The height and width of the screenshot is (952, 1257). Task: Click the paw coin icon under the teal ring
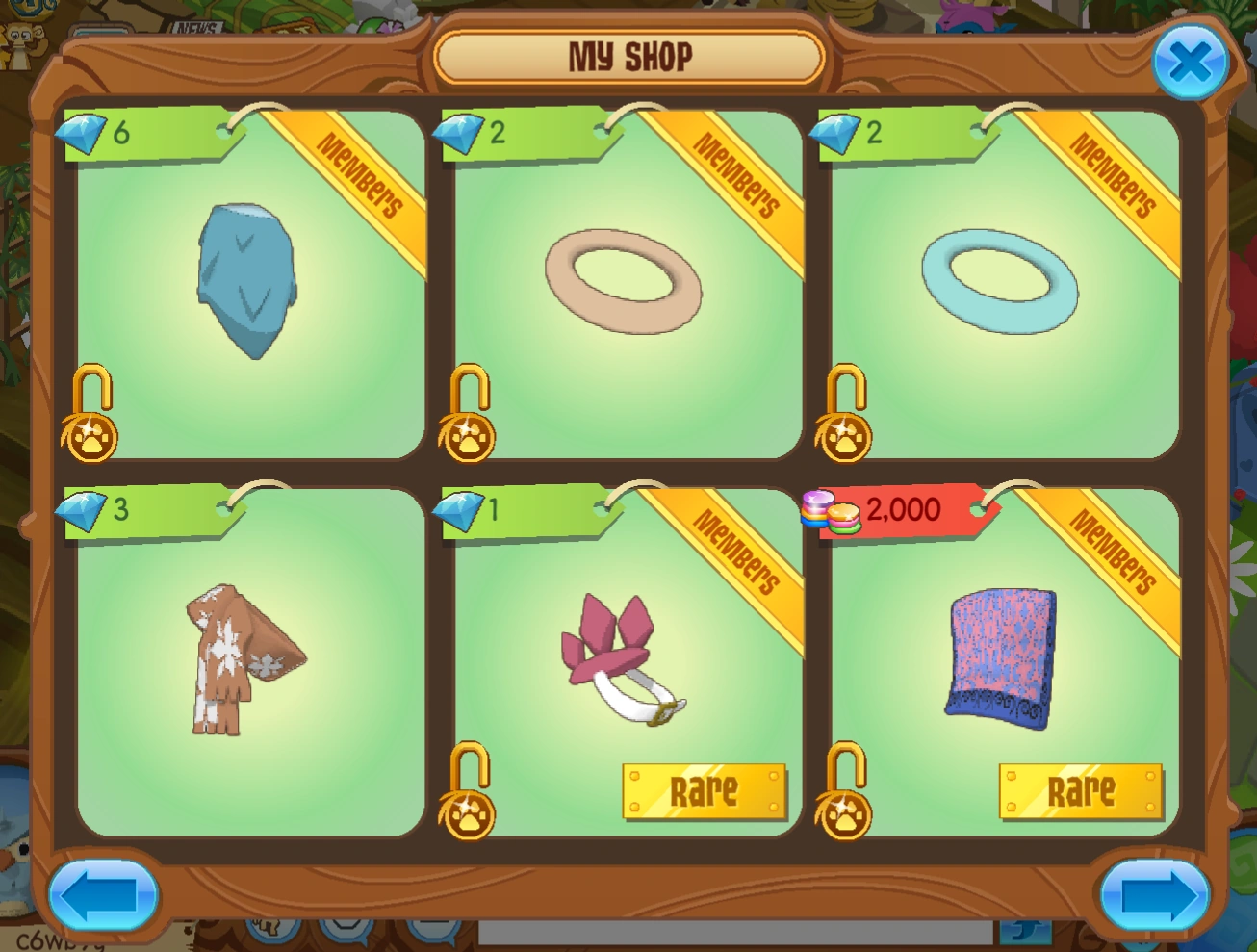(x=844, y=436)
